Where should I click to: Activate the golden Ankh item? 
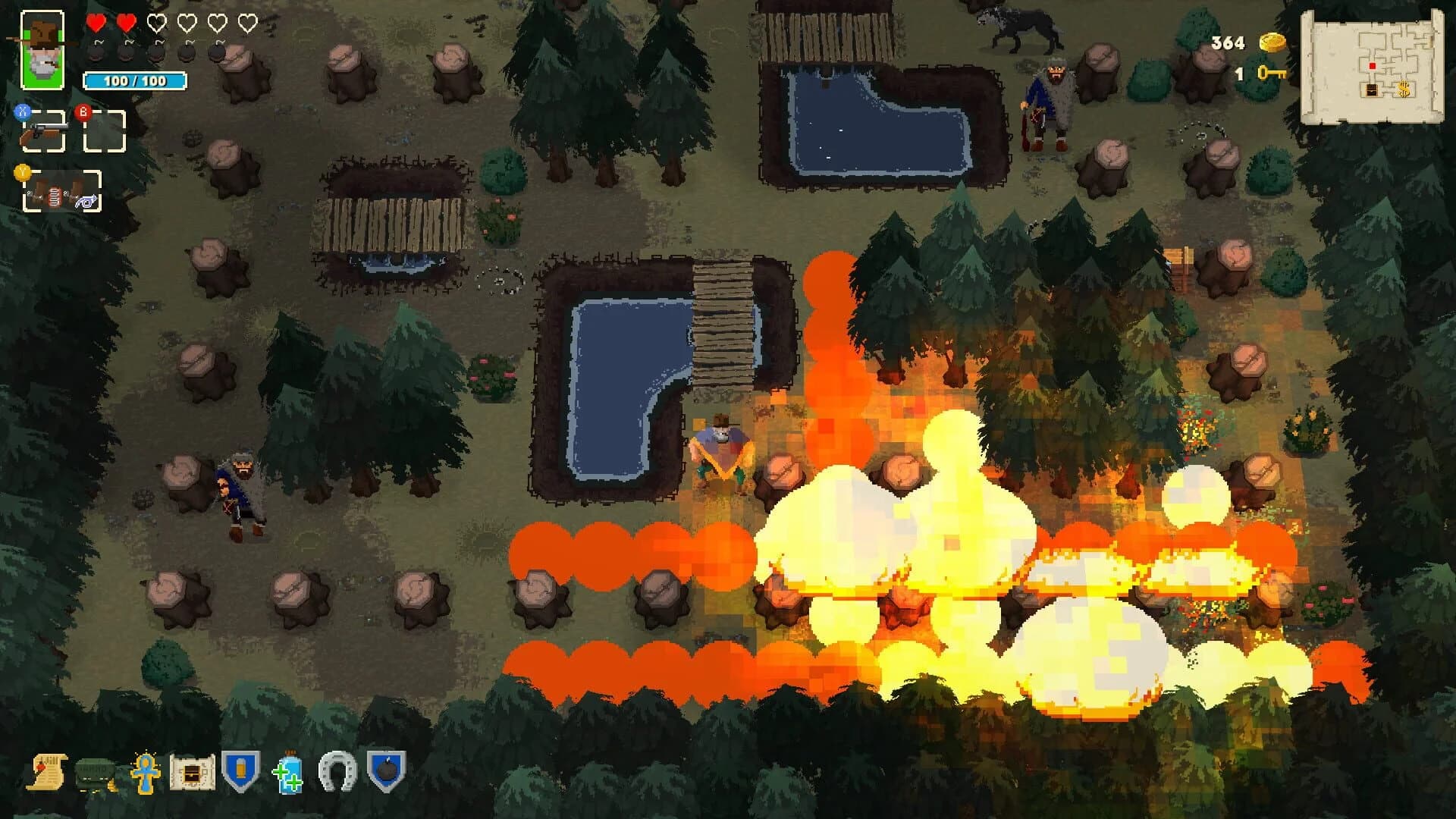146,770
